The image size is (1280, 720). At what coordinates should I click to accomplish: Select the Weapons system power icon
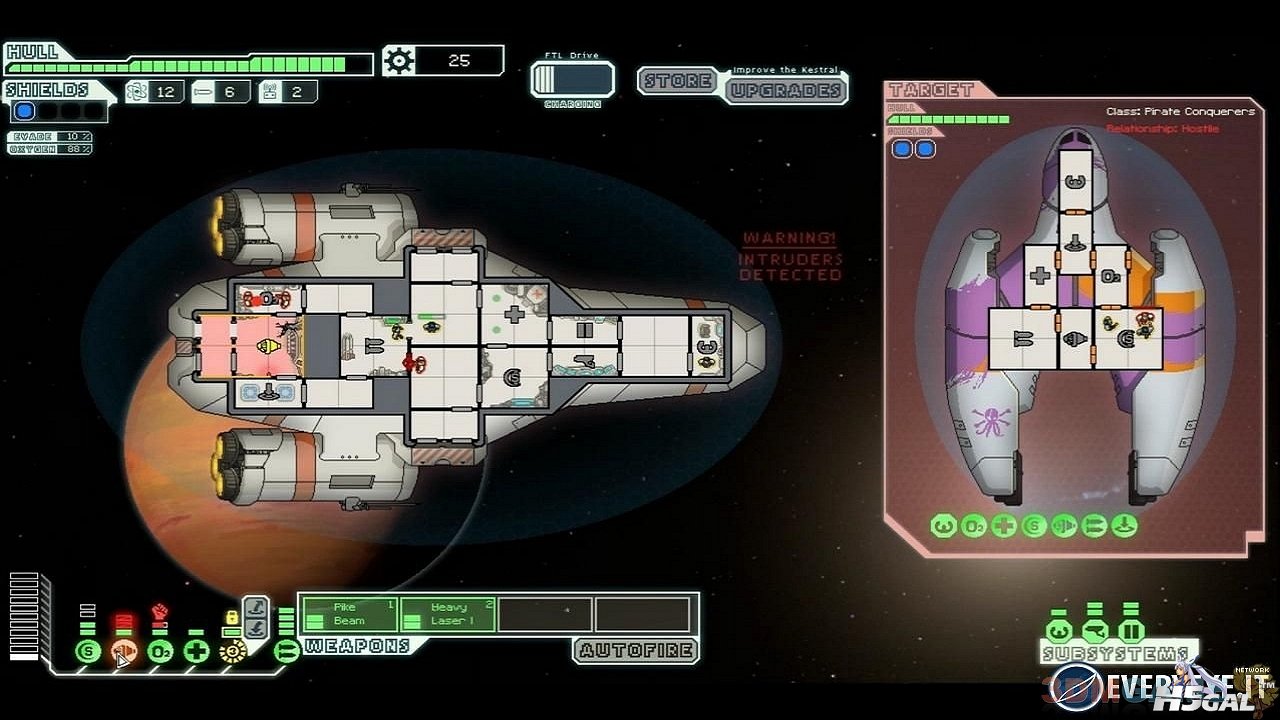tap(286, 652)
